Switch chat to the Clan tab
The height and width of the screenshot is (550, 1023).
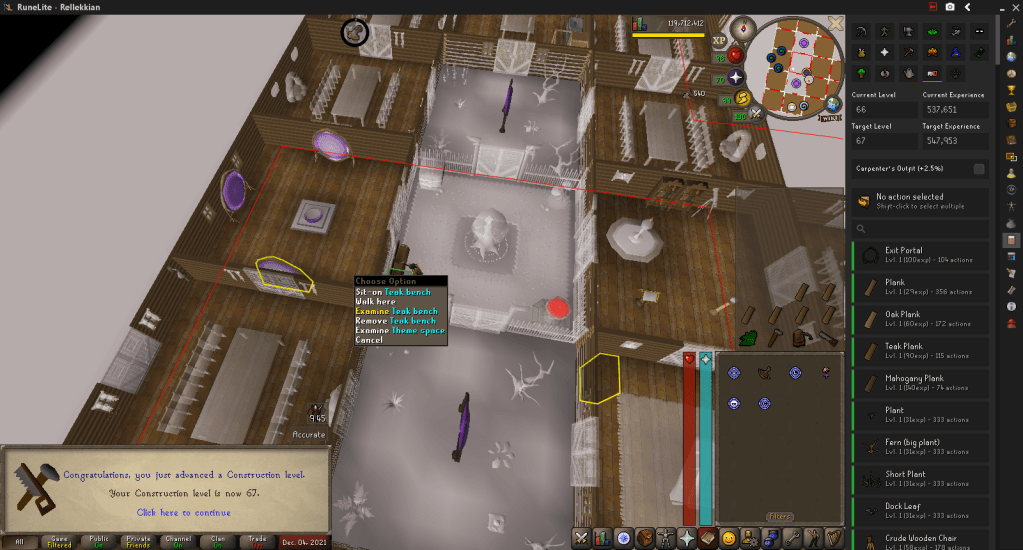point(218,541)
